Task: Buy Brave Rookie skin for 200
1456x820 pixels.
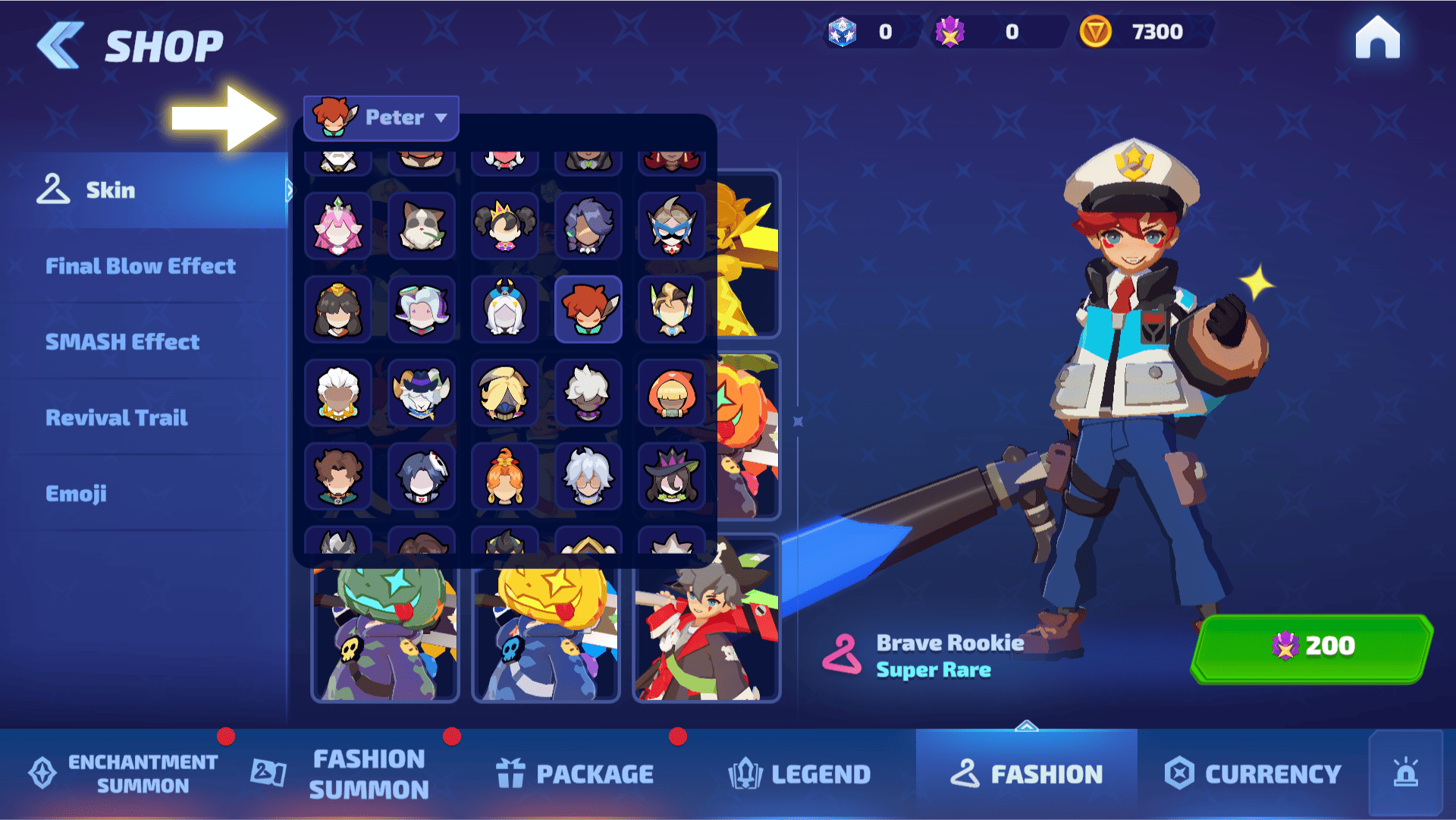Action: pyautogui.click(x=1312, y=646)
